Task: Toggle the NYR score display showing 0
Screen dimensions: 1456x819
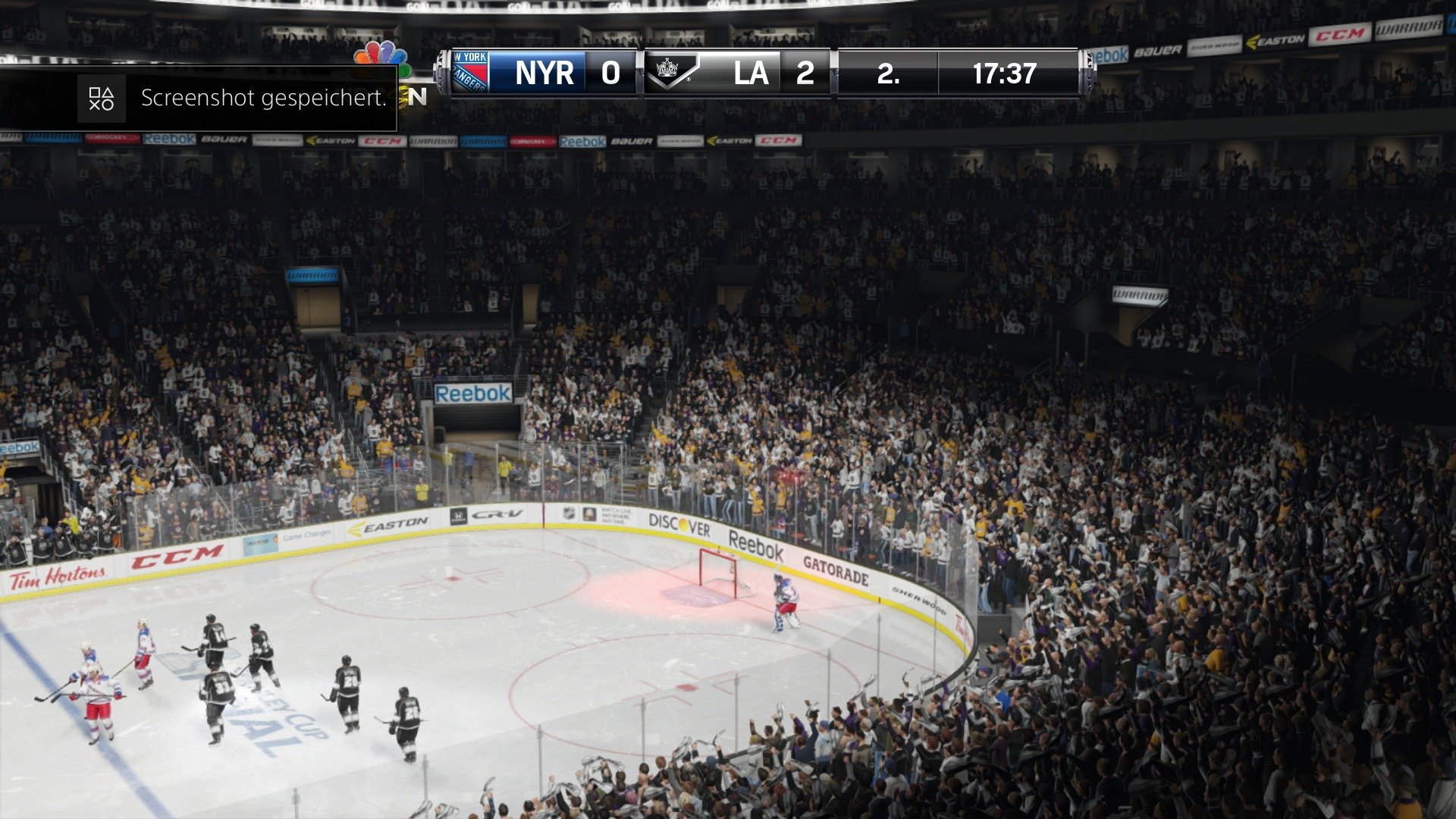Action: click(x=610, y=73)
